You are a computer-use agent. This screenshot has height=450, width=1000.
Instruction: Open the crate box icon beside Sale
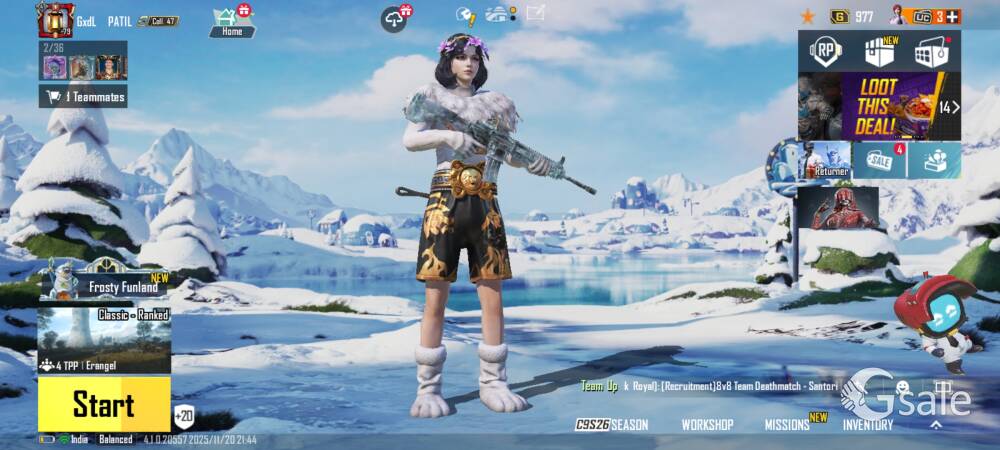pyautogui.click(x=936, y=160)
